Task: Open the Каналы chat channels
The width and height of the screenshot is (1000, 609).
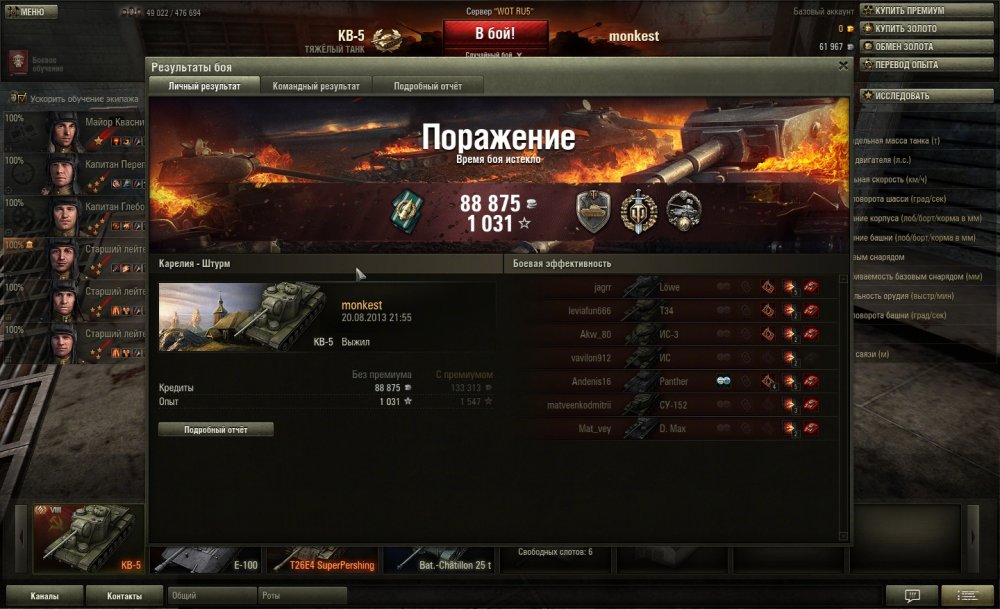Action: tap(44, 596)
